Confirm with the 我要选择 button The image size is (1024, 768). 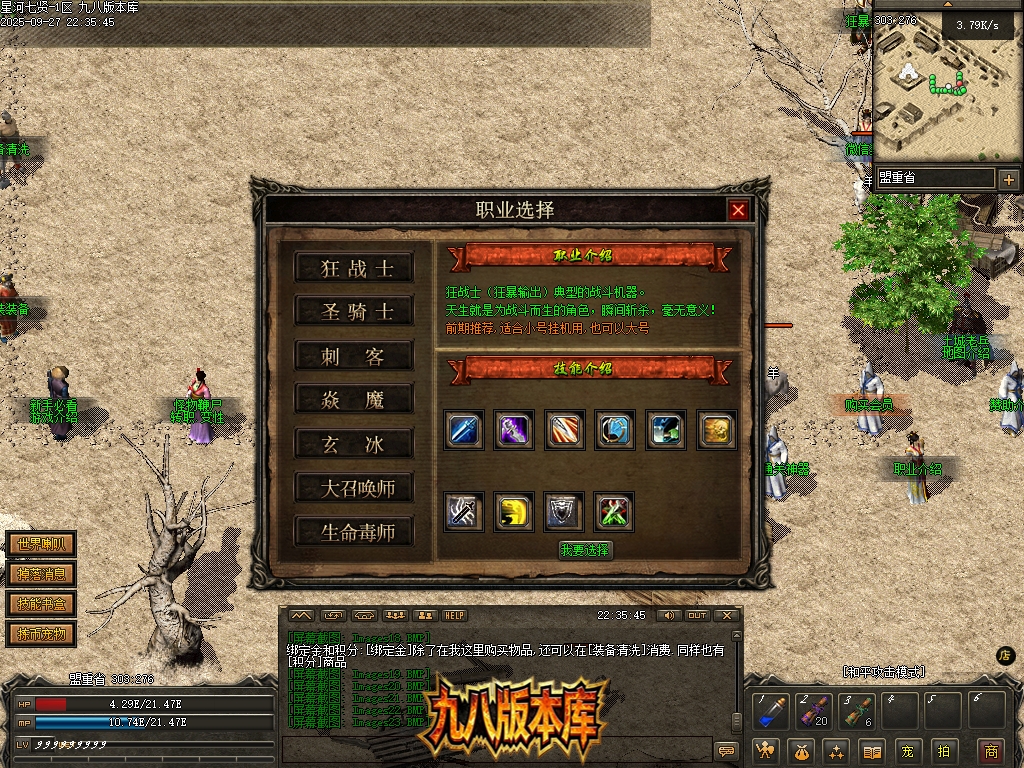pyautogui.click(x=584, y=550)
